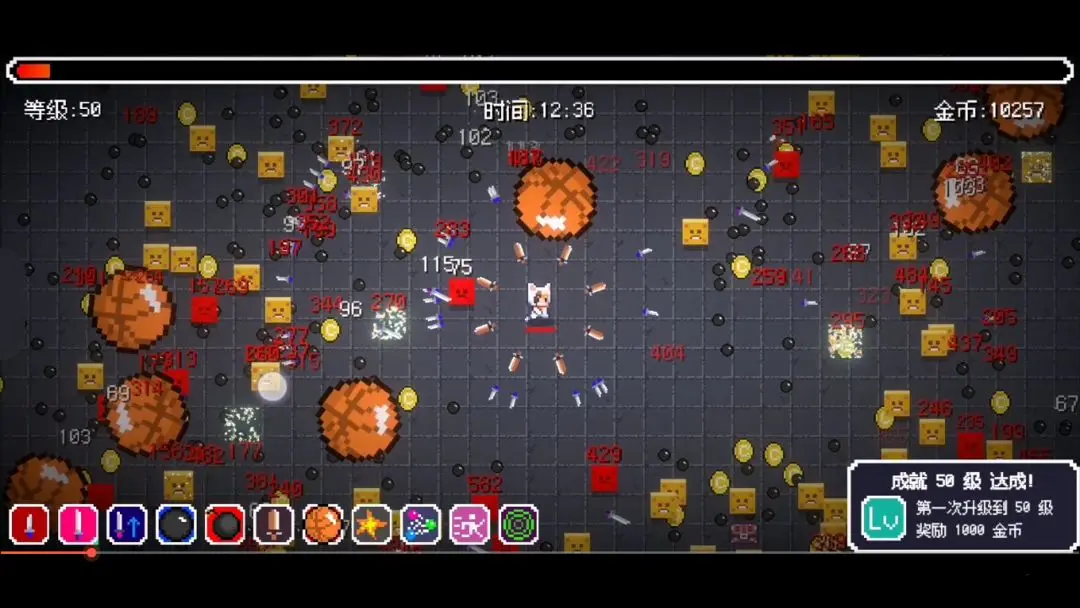Click the sword with blue arrow icon
Viewport: 1080px width, 608px height.
tap(127, 525)
